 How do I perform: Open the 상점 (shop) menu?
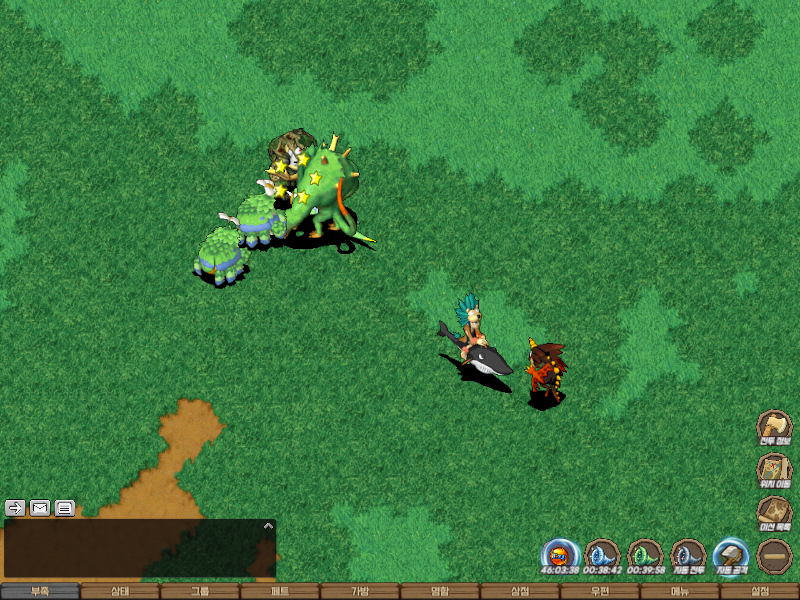tap(520, 591)
